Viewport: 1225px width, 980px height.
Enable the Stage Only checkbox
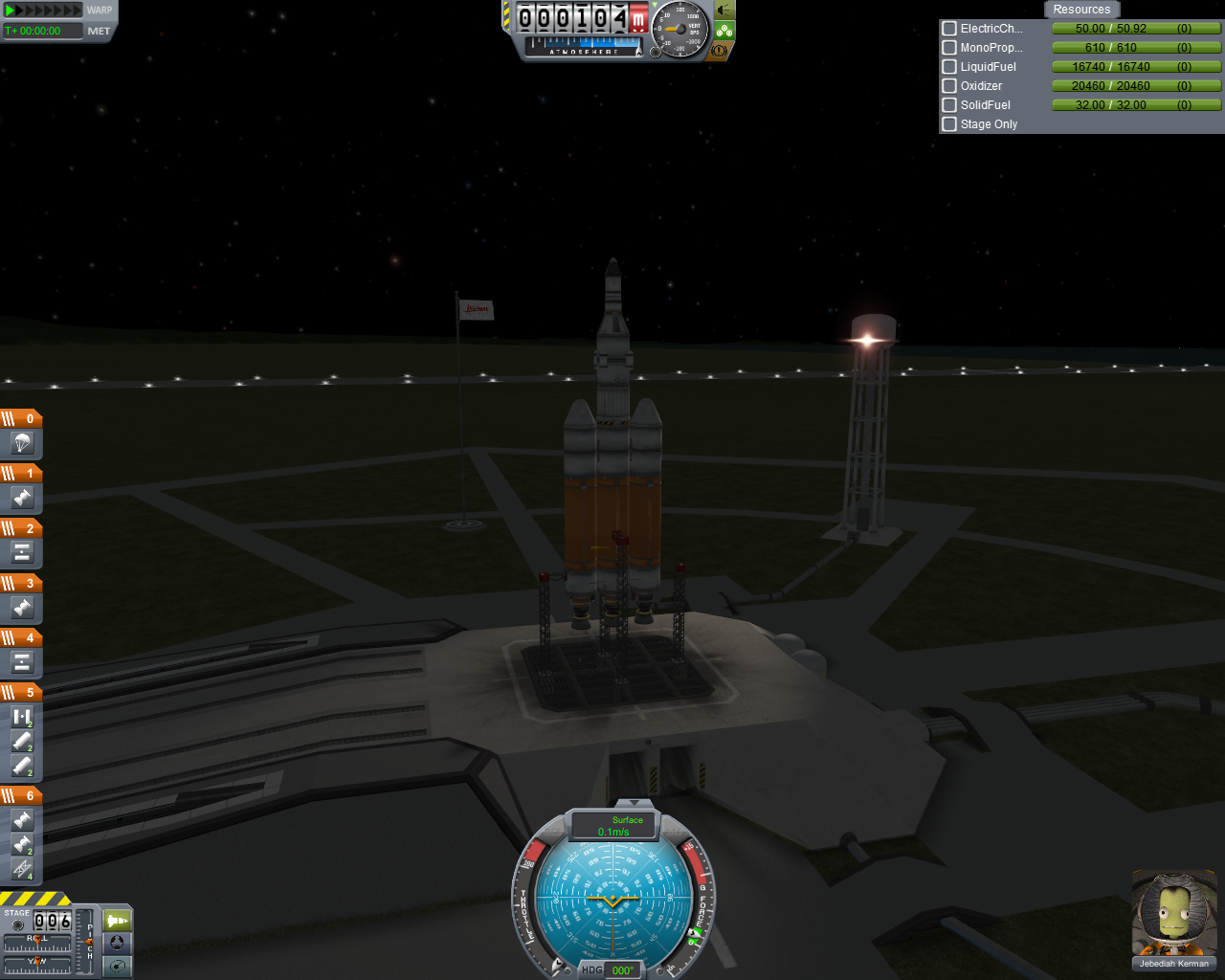pos(949,124)
